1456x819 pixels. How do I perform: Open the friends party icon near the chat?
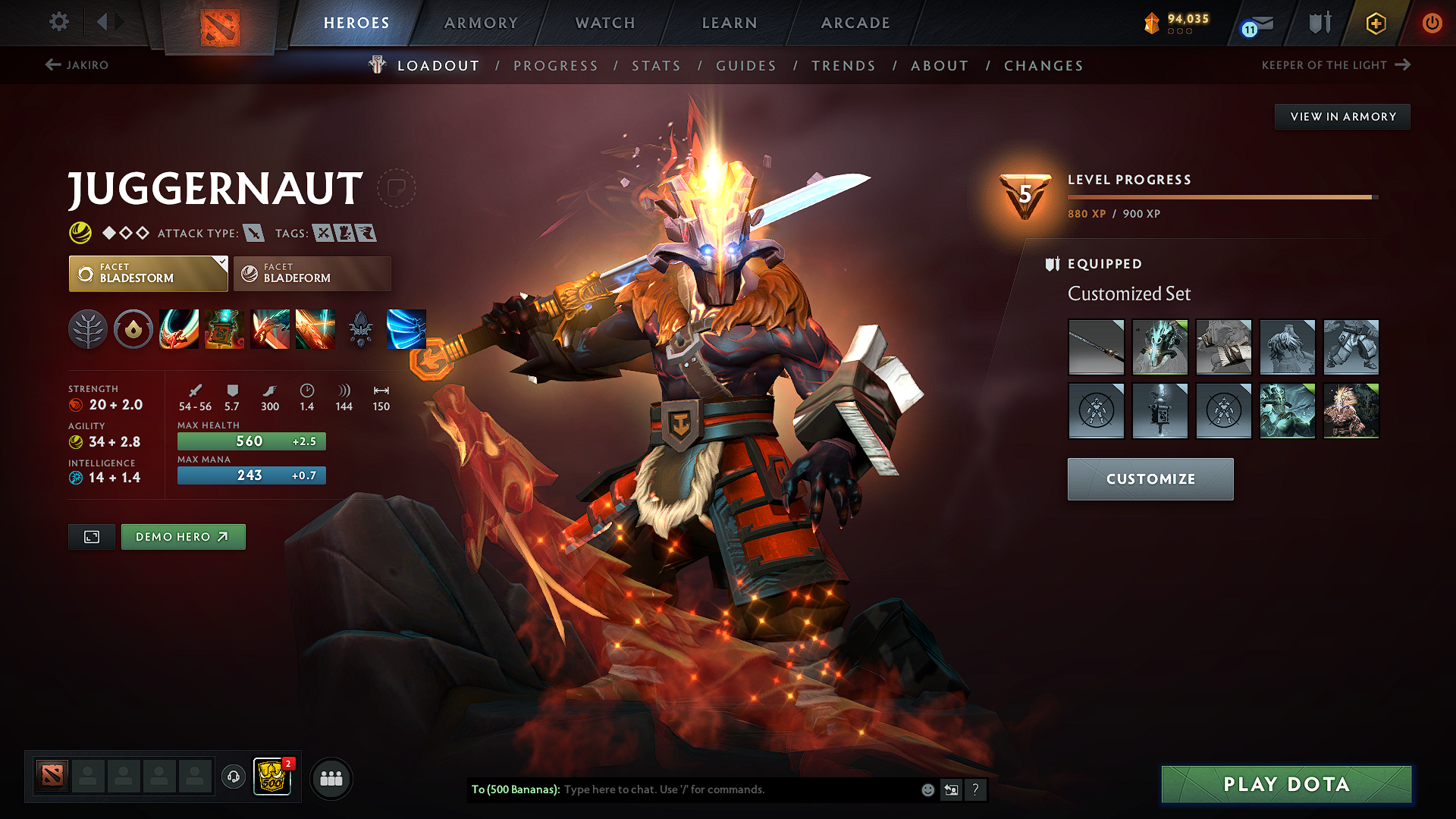pyautogui.click(x=331, y=777)
